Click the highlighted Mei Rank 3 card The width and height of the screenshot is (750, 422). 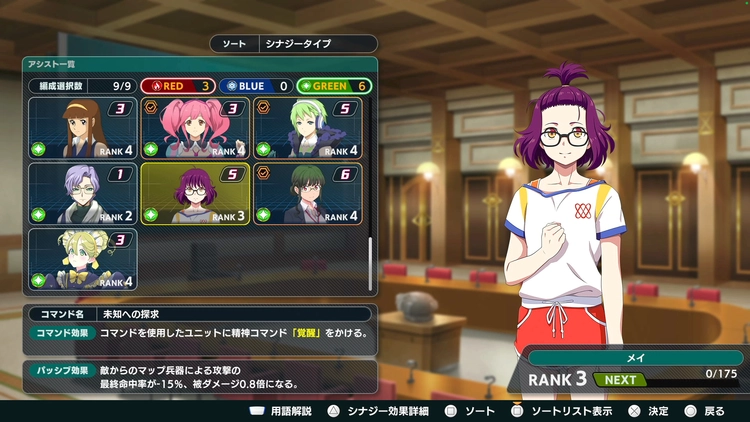tap(196, 193)
